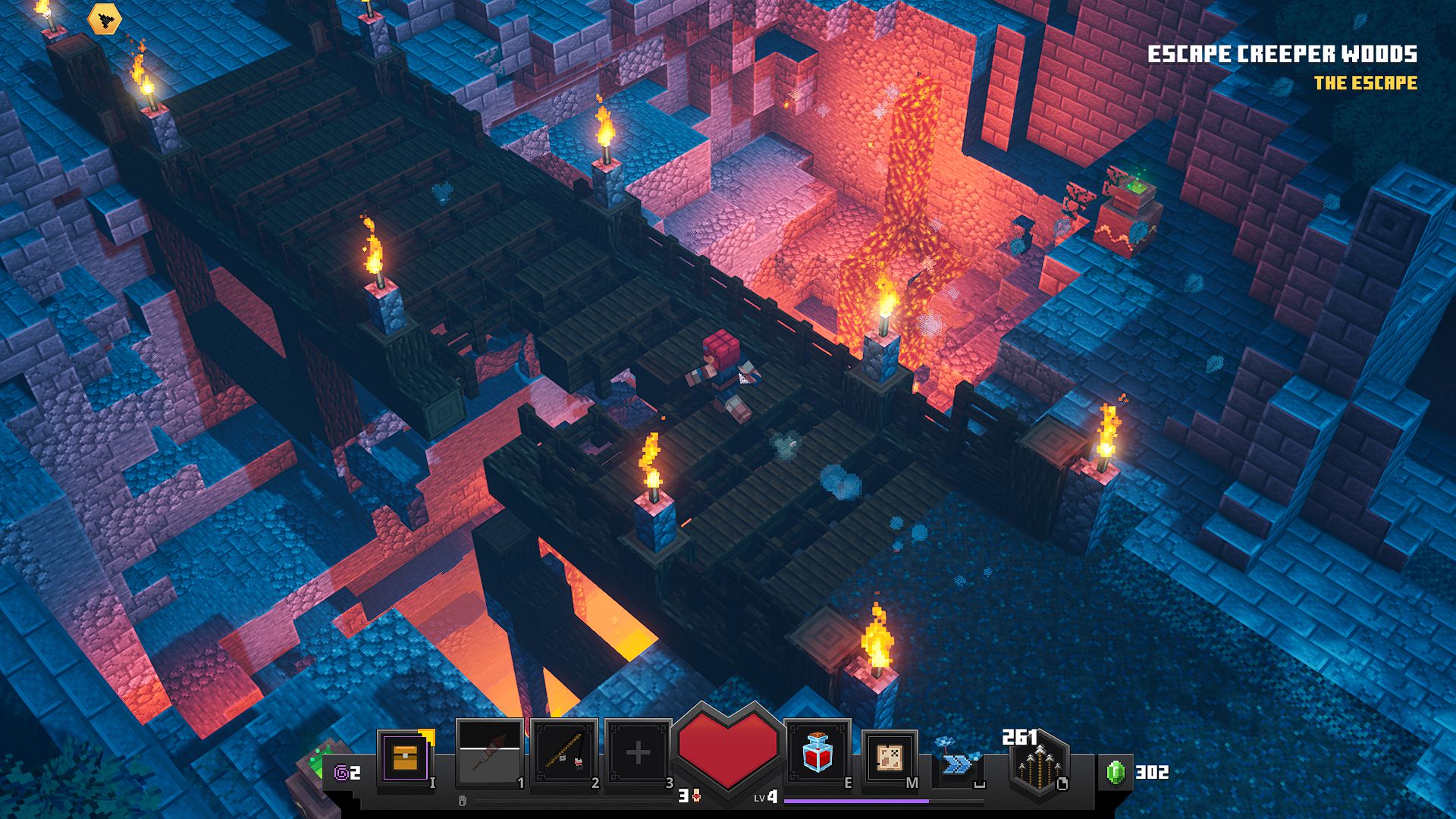Image resolution: width=1456 pixels, height=819 pixels.
Task: Select the empty plus artifact slot
Action: click(638, 753)
